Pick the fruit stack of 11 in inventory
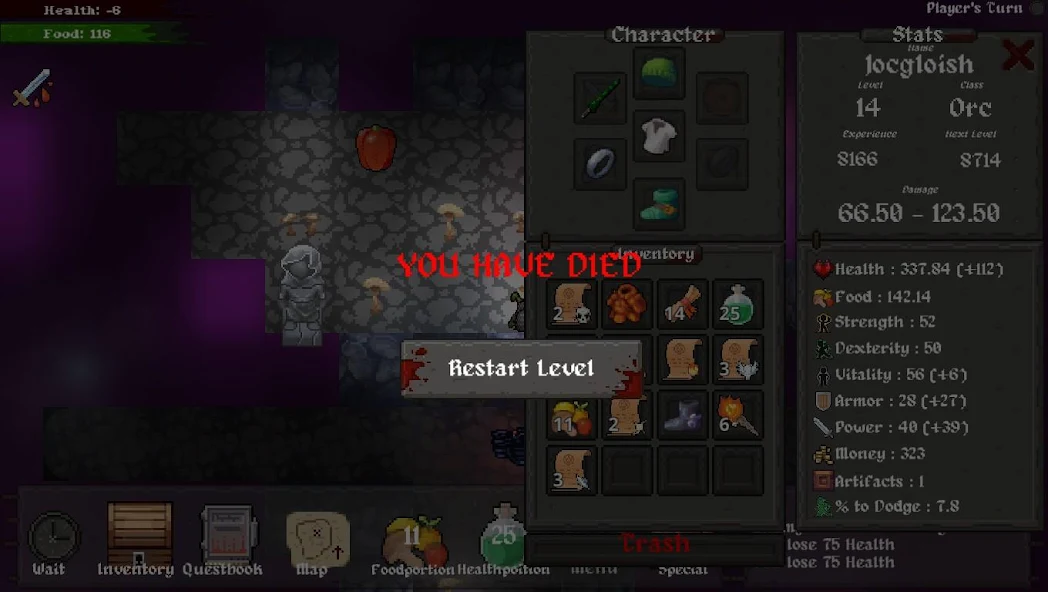This screenshot has width=1048, height=592. 572,414
